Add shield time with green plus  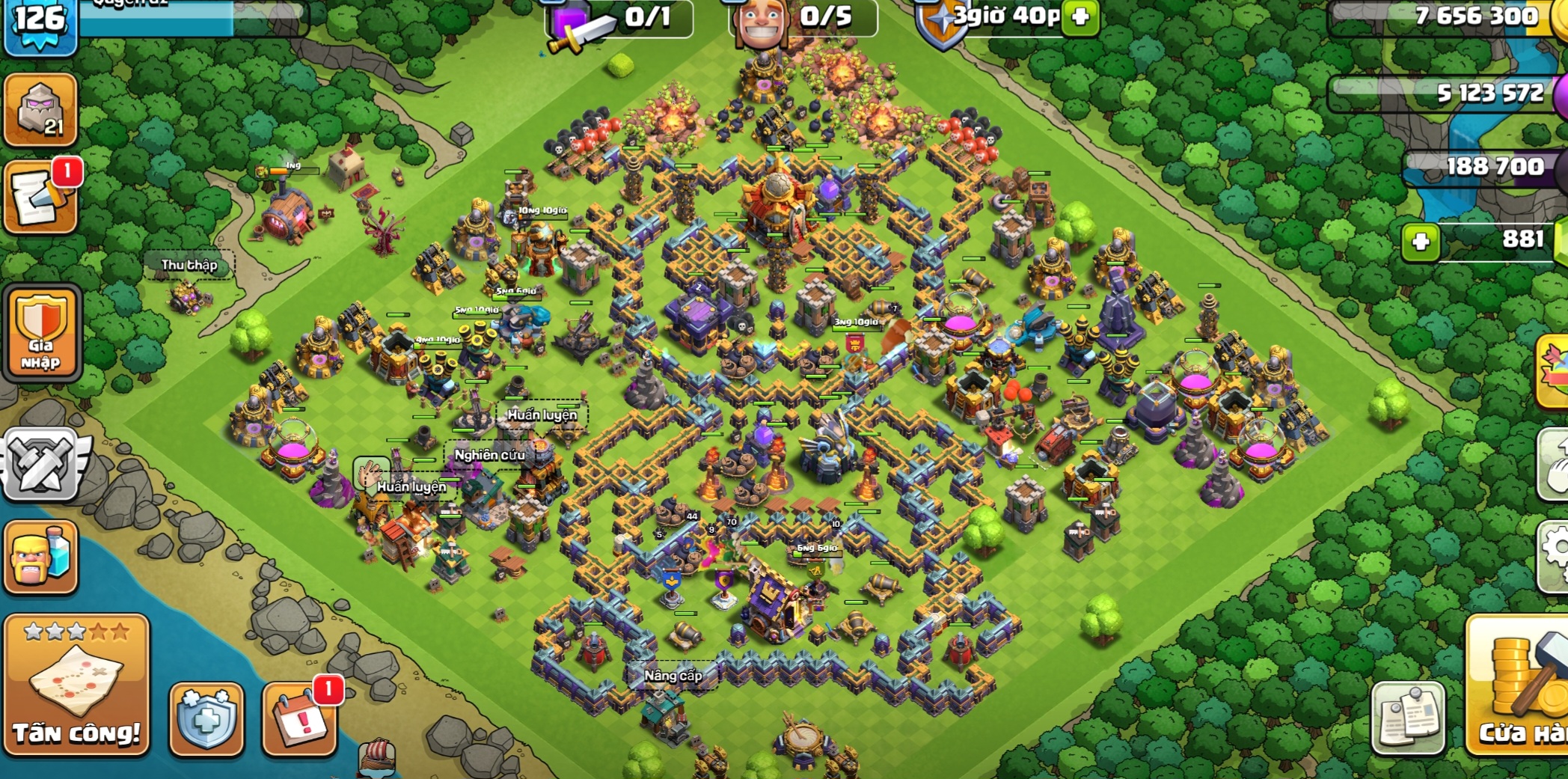tap(1080, 17)
